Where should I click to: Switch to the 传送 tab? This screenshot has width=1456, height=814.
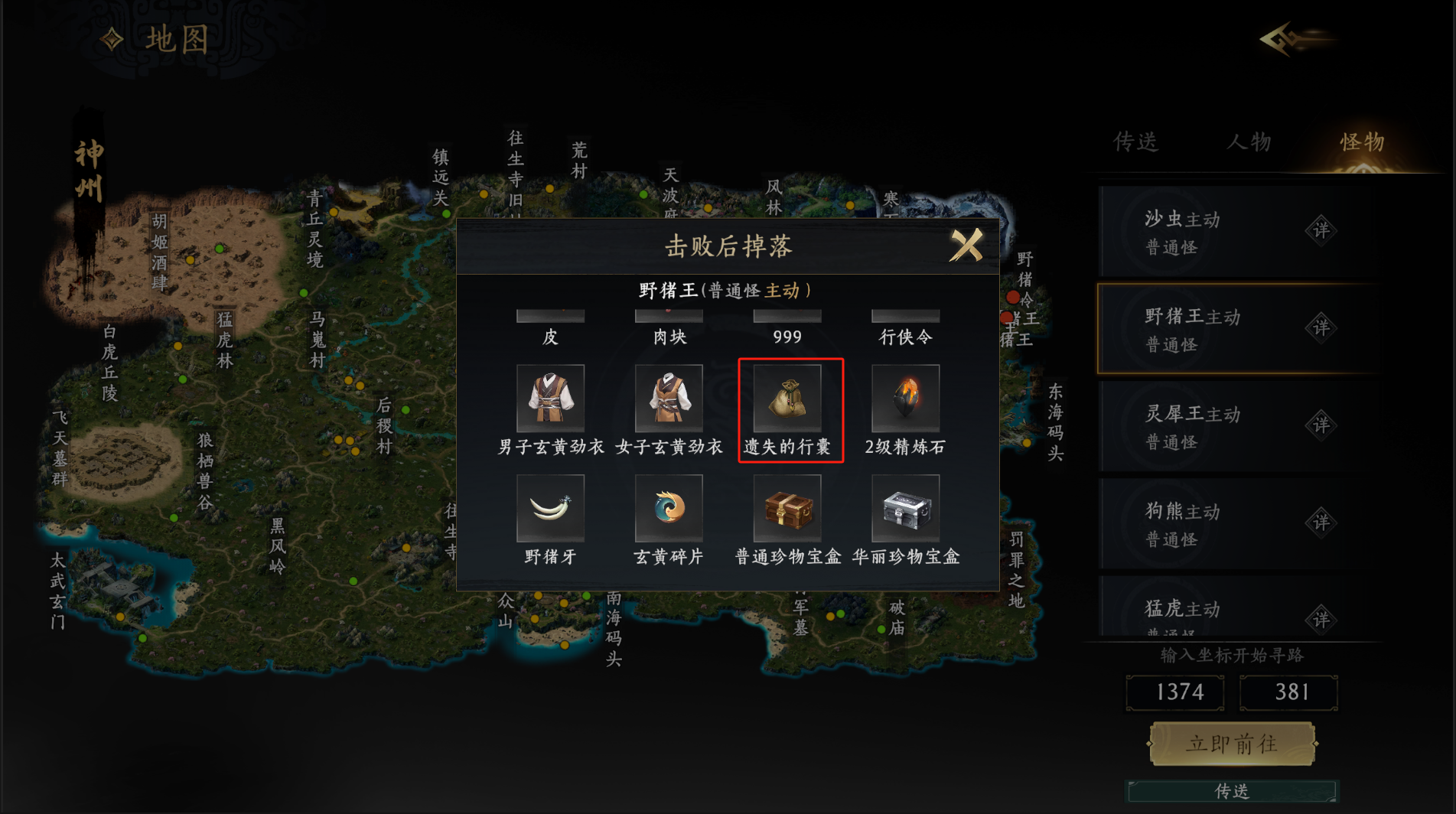click(1135, 142)
